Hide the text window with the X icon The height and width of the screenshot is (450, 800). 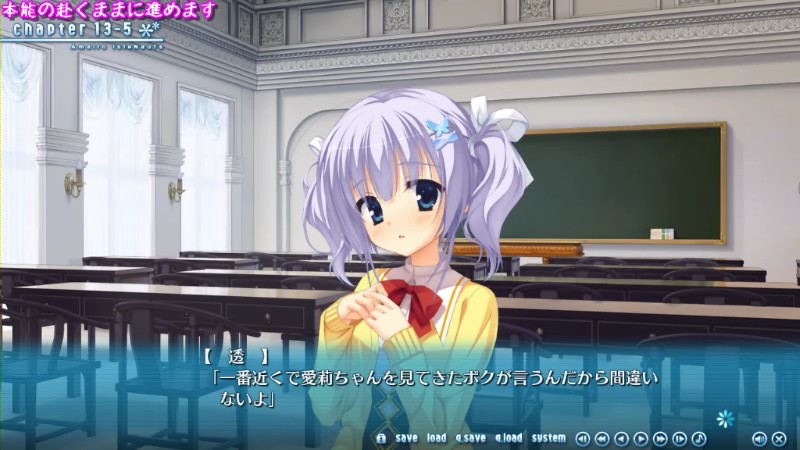tap(778, 438)
